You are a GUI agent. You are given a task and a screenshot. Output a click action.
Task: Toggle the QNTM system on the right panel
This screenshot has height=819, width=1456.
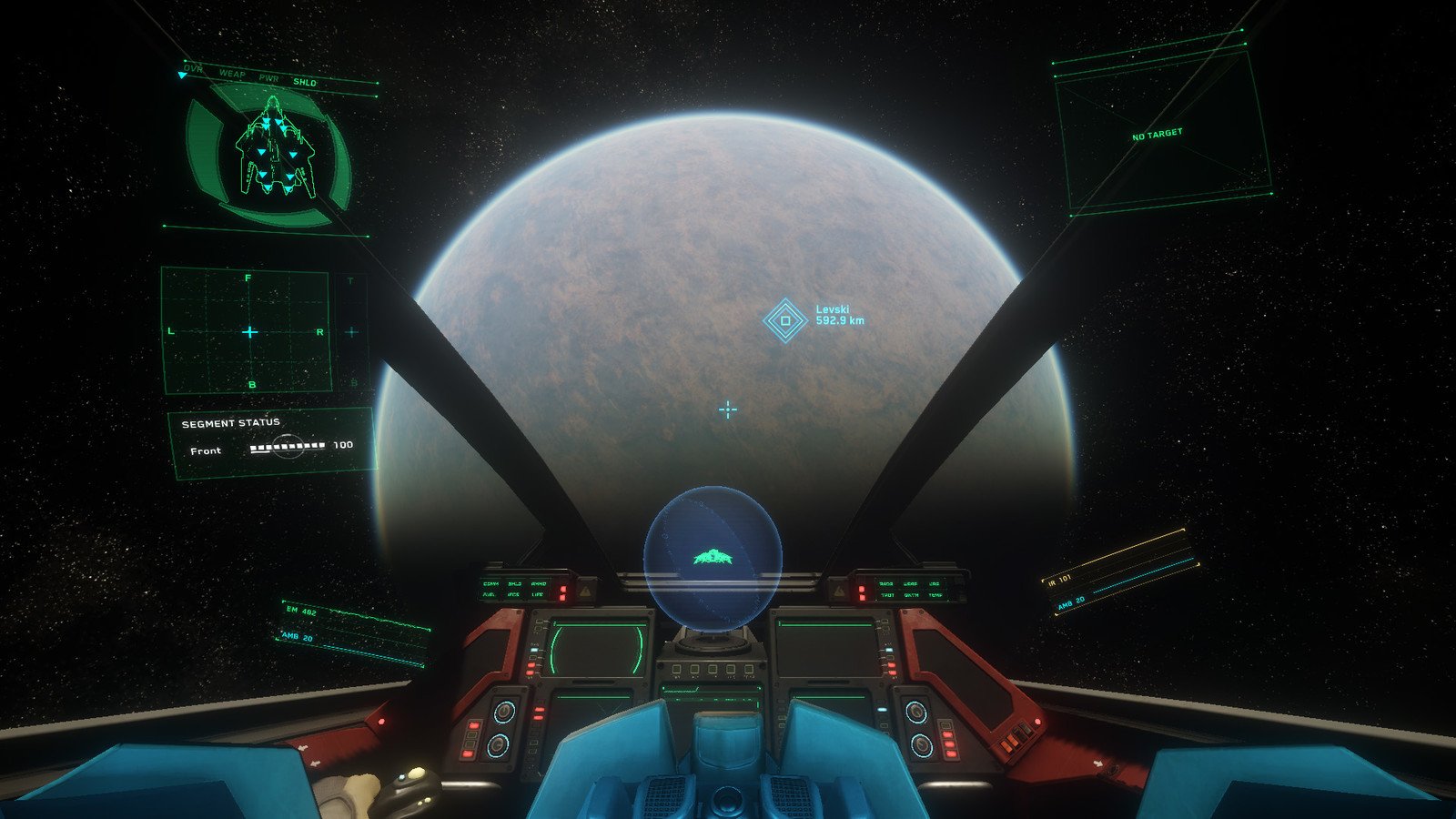(912, 595)
